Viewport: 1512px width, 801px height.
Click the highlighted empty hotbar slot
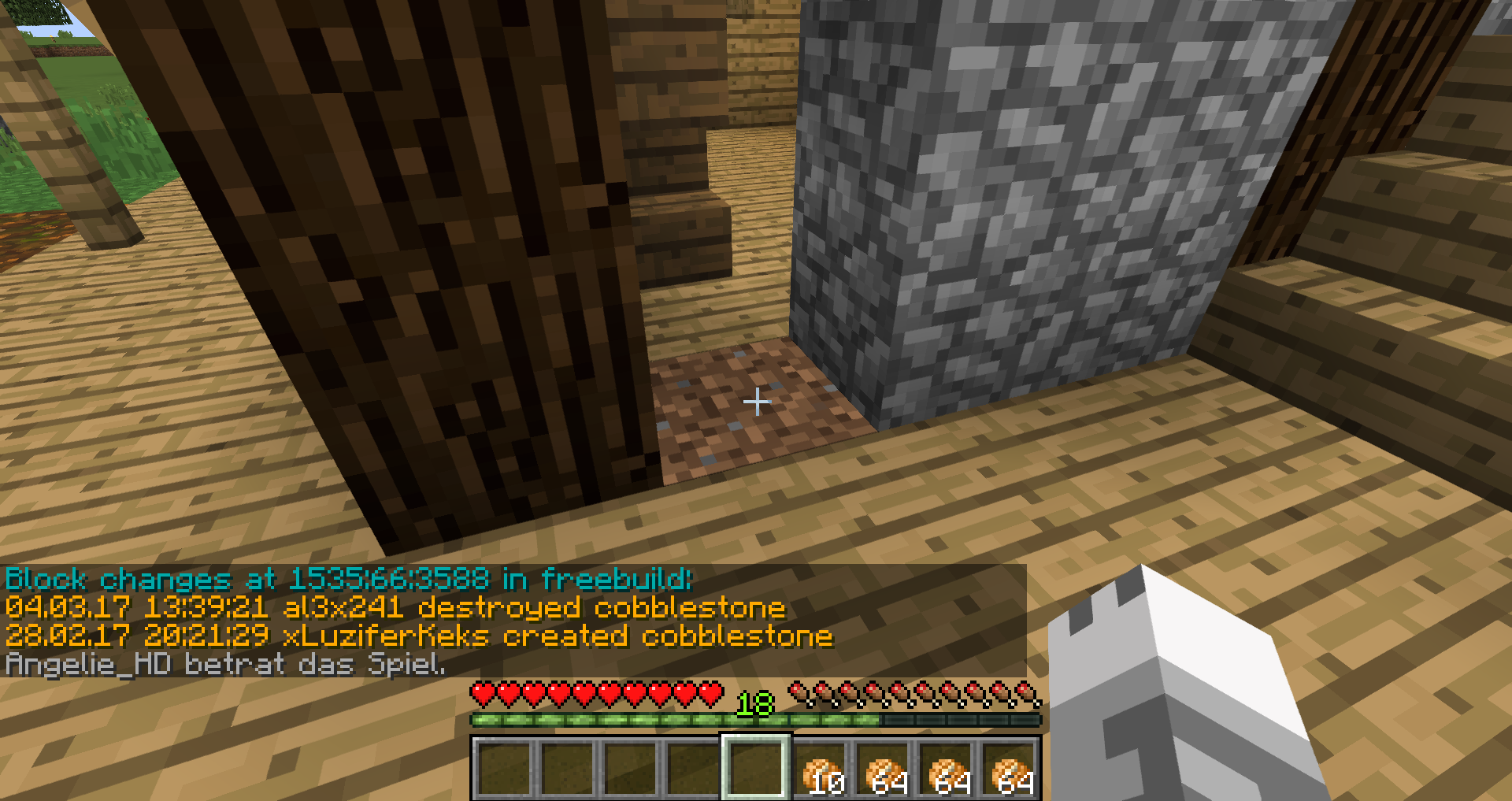756,768
